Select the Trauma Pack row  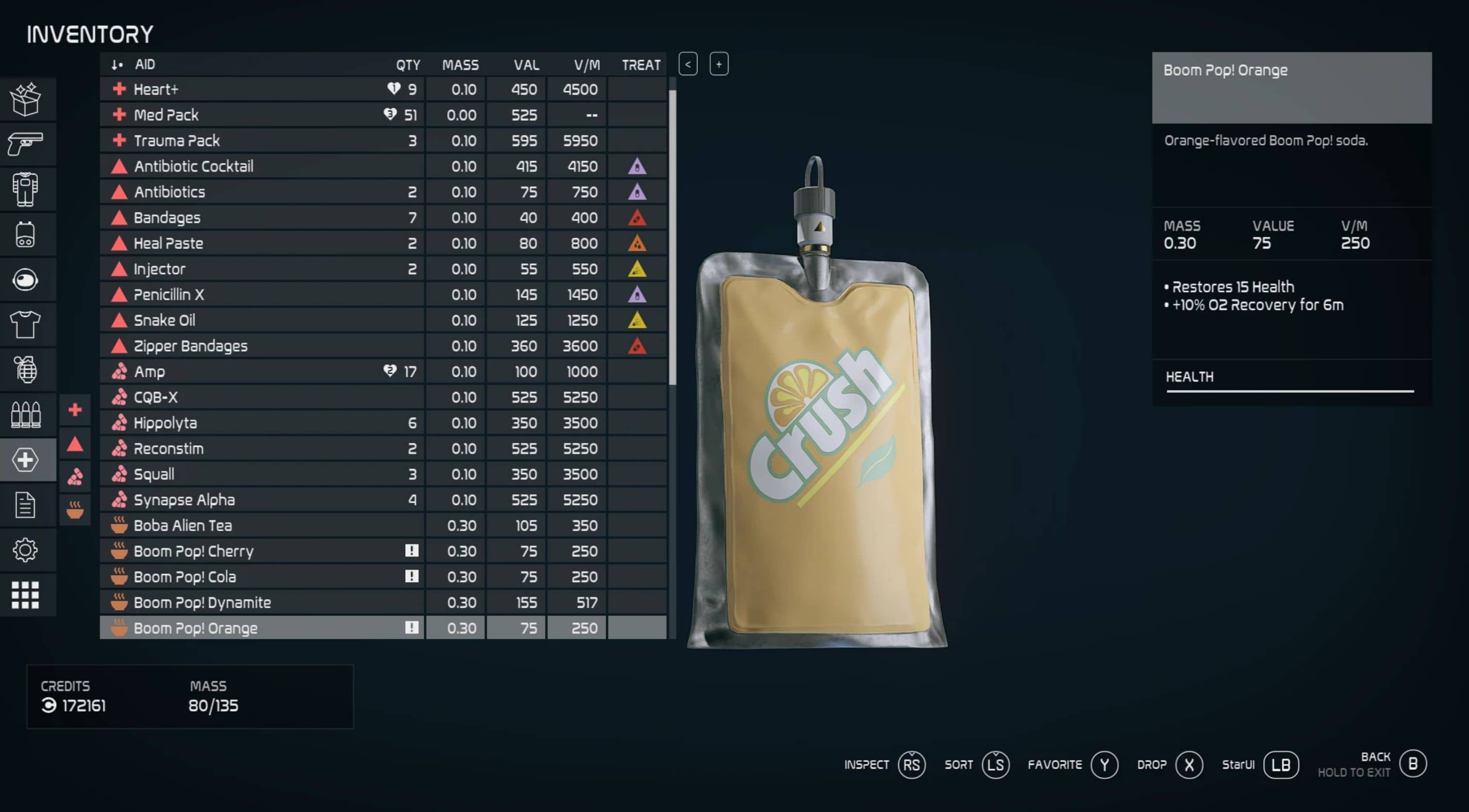(263, 141)
